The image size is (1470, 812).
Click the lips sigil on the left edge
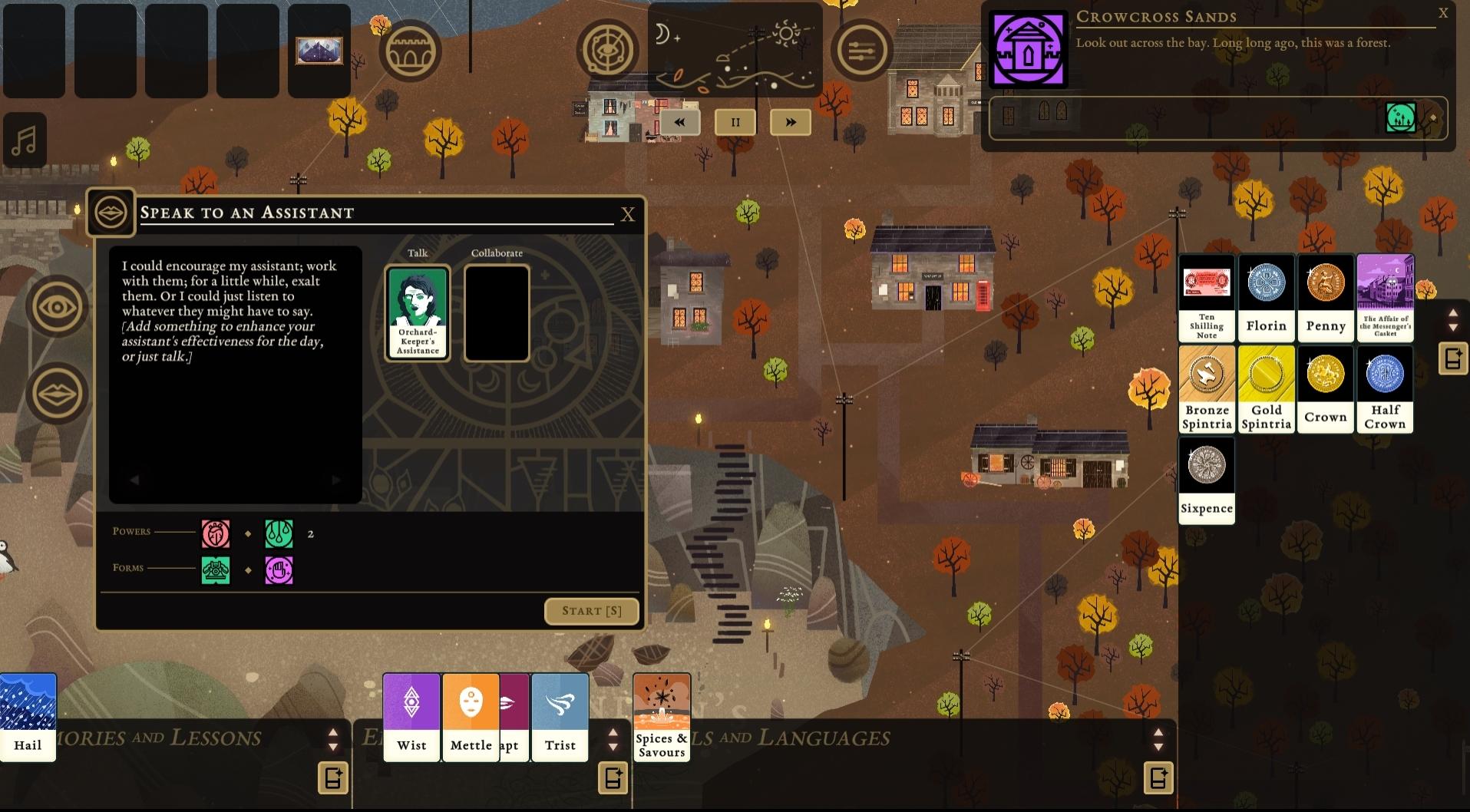57,393
